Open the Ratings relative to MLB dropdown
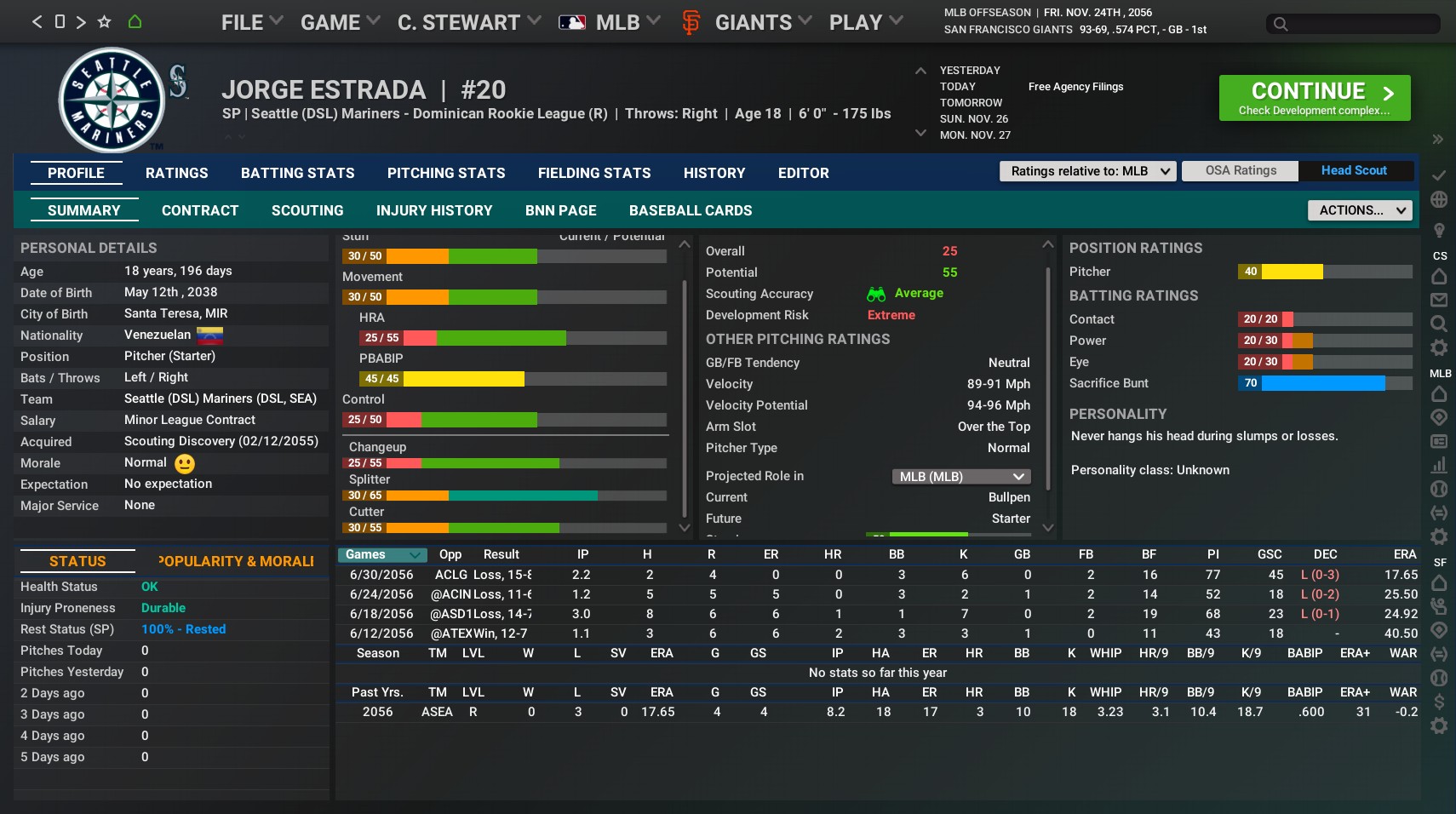 (x=1088, y=171)
